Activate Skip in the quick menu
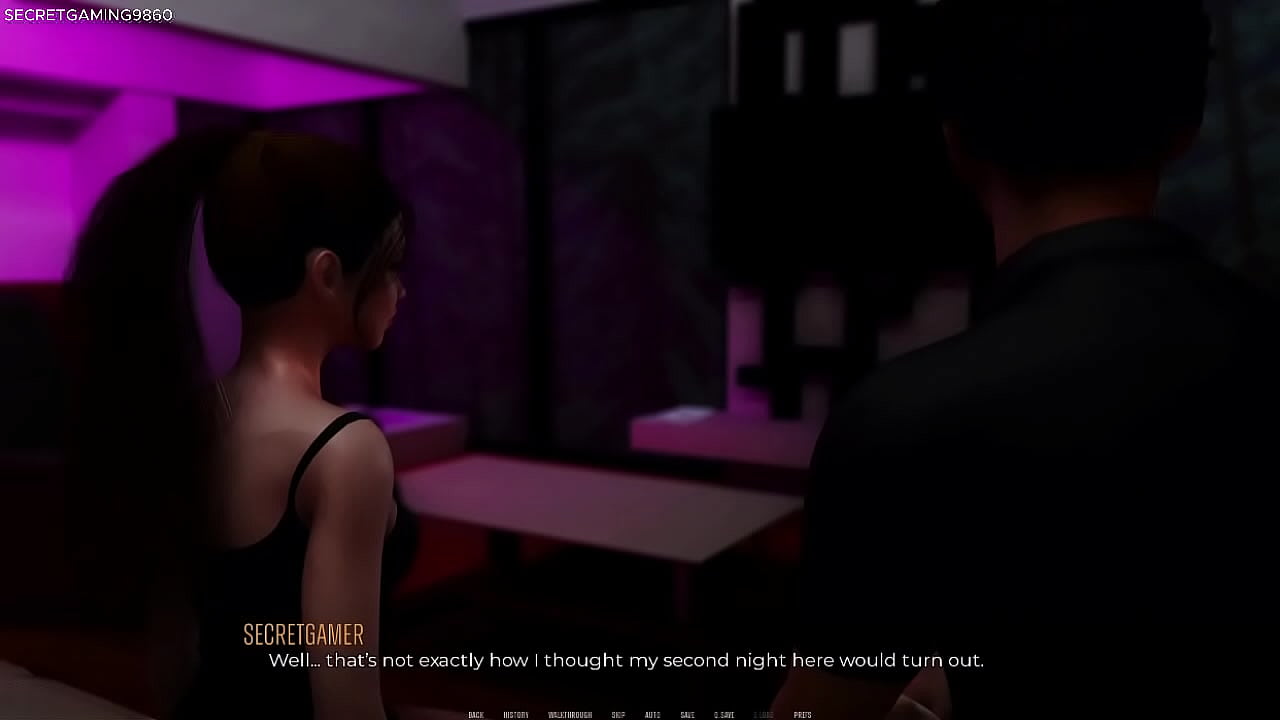Screen dimensions: 1280x720 click(618, 715)
